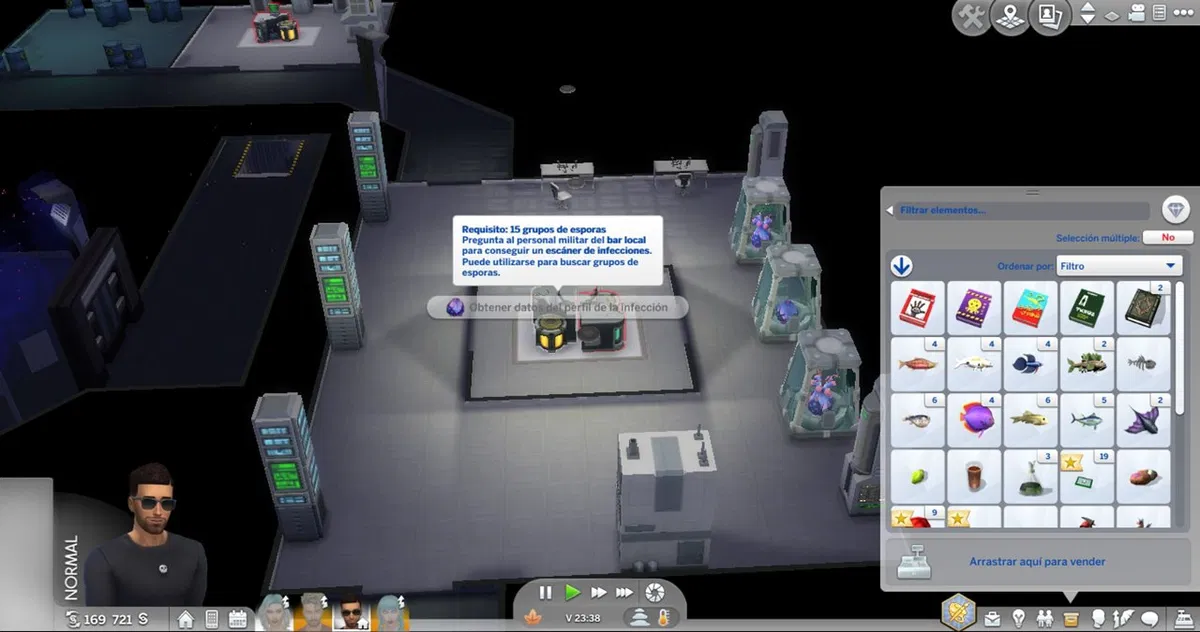
Task: Click the 'Filtrar elementos' search field
Action: 1020,211
